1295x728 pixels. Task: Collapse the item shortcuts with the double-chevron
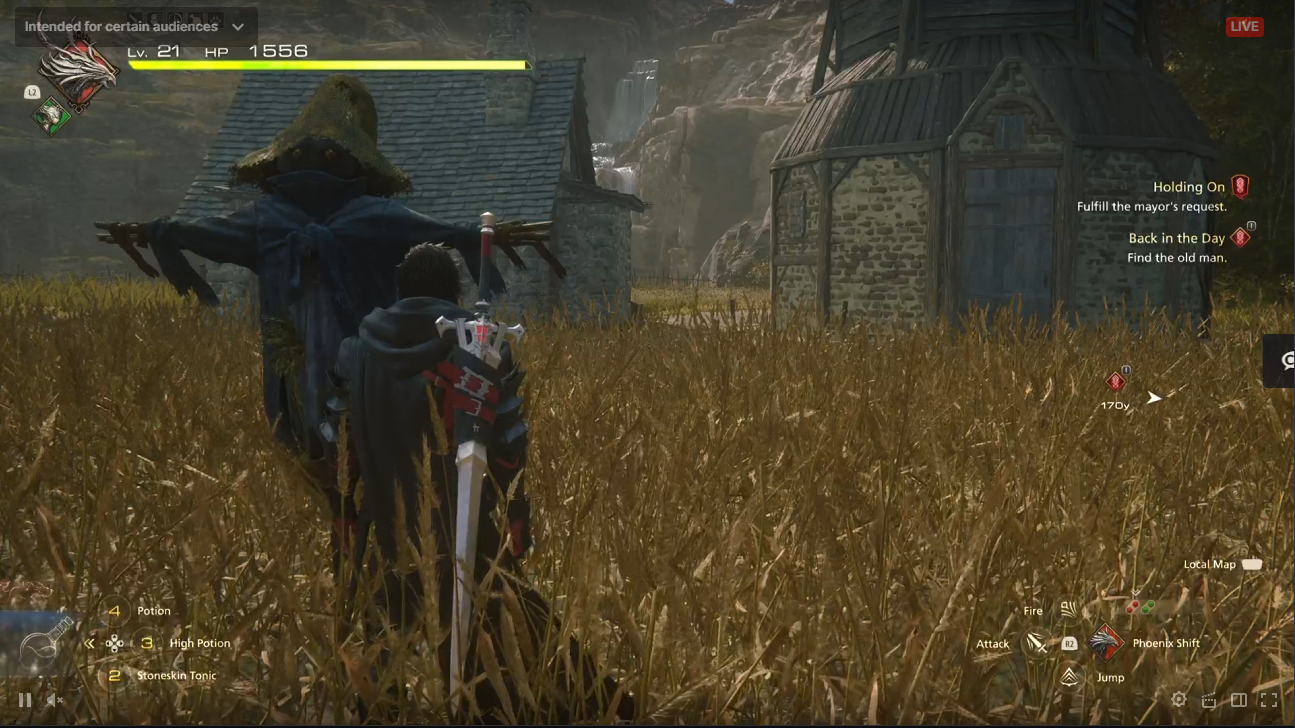[x=91, y=643]
